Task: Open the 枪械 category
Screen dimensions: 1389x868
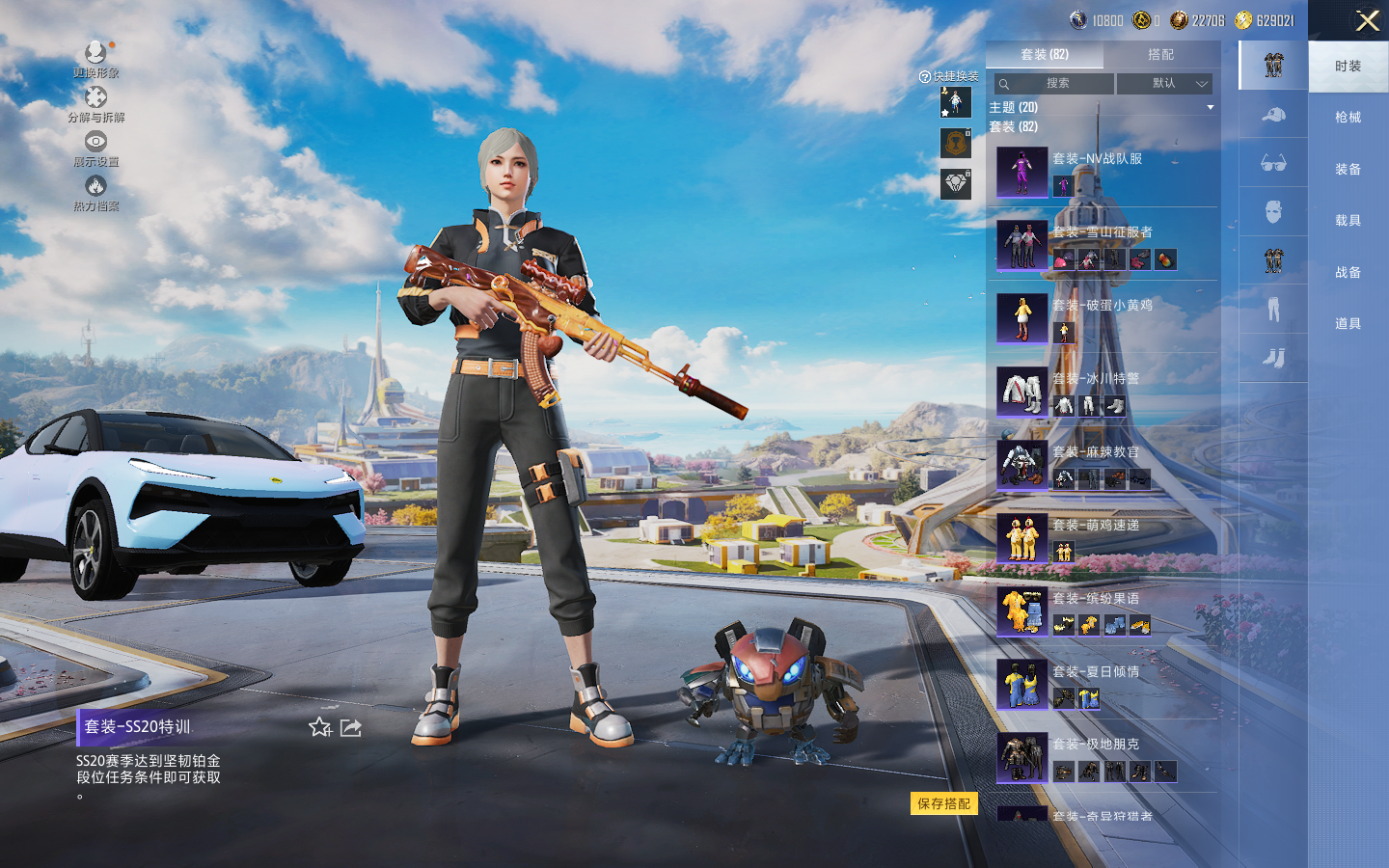Action: pos(1348,118)
